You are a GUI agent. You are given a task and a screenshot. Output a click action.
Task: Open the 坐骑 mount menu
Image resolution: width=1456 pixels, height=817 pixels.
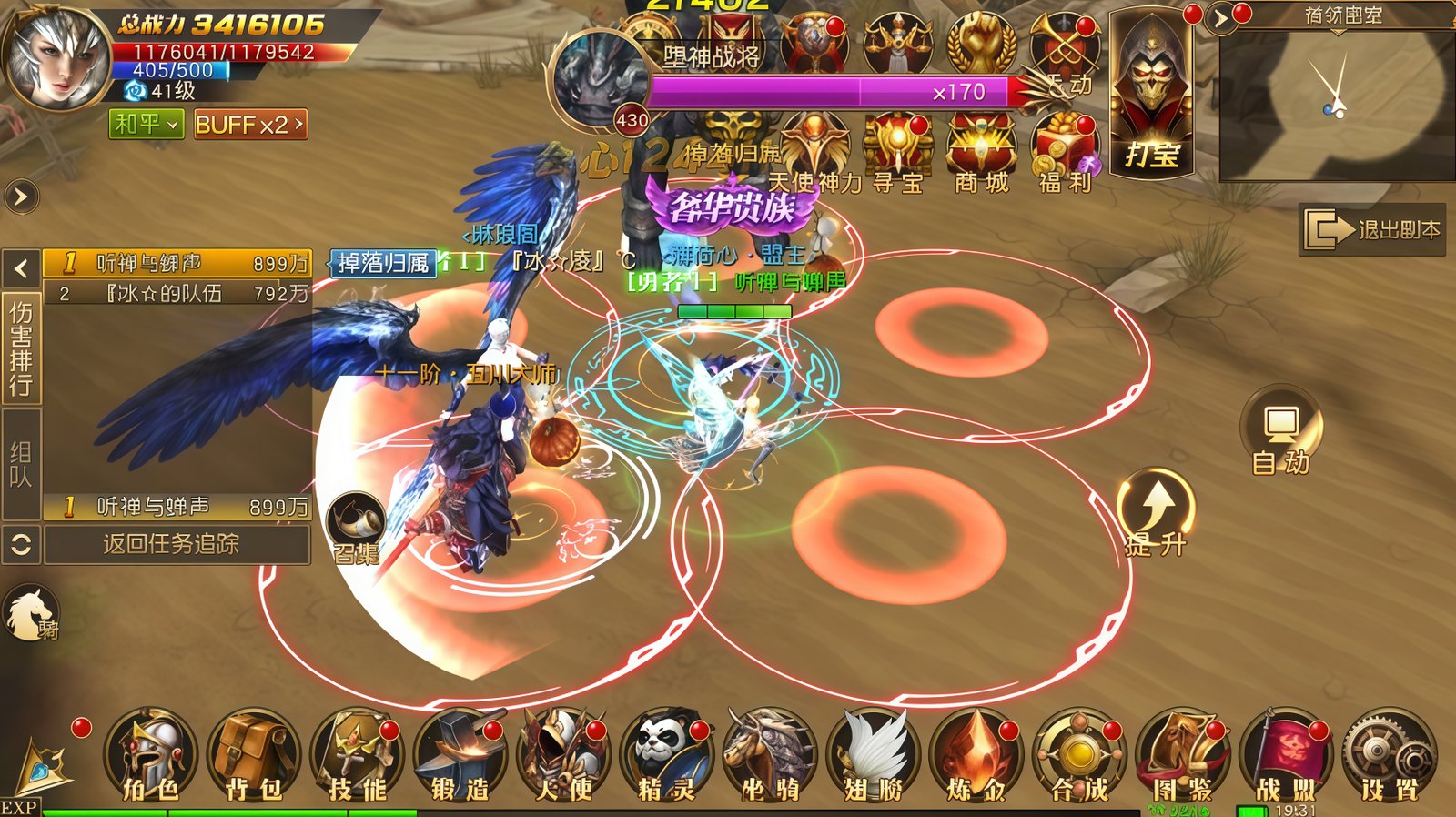[770, 757]
